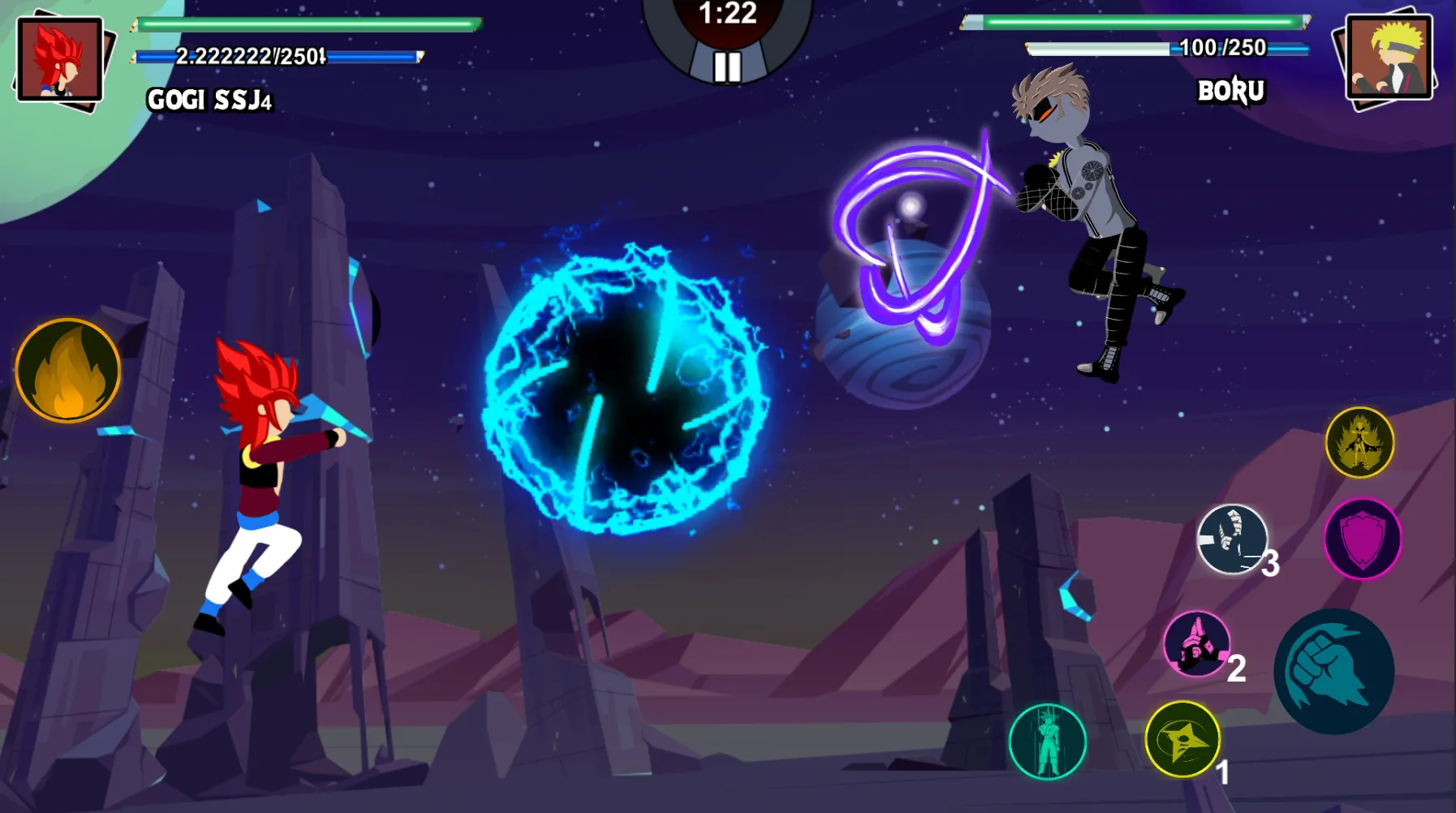Trigger the pink hand-sign skill numbered 2
The width and height of the screenshot is (1456, 813).
click(1196, 643)
